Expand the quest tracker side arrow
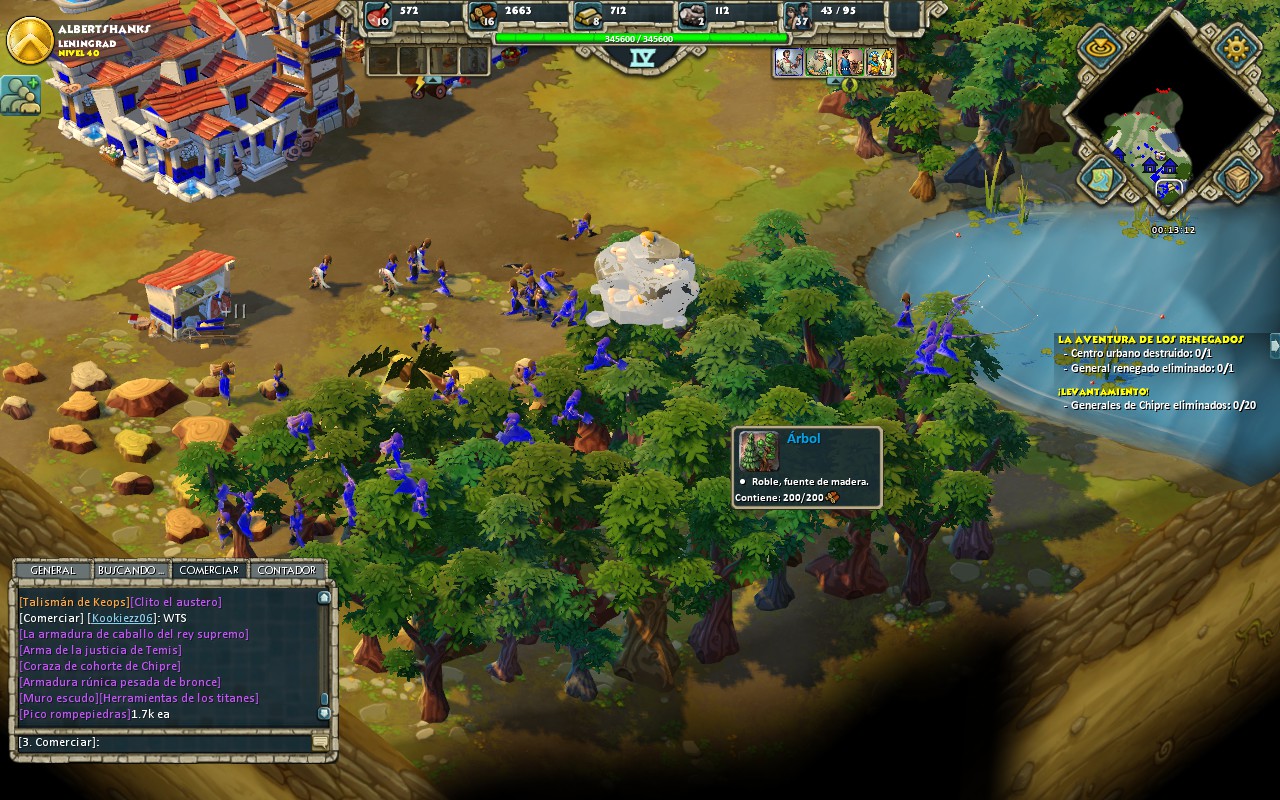Screen dimensions: 1280x800 coord(1274,345)
